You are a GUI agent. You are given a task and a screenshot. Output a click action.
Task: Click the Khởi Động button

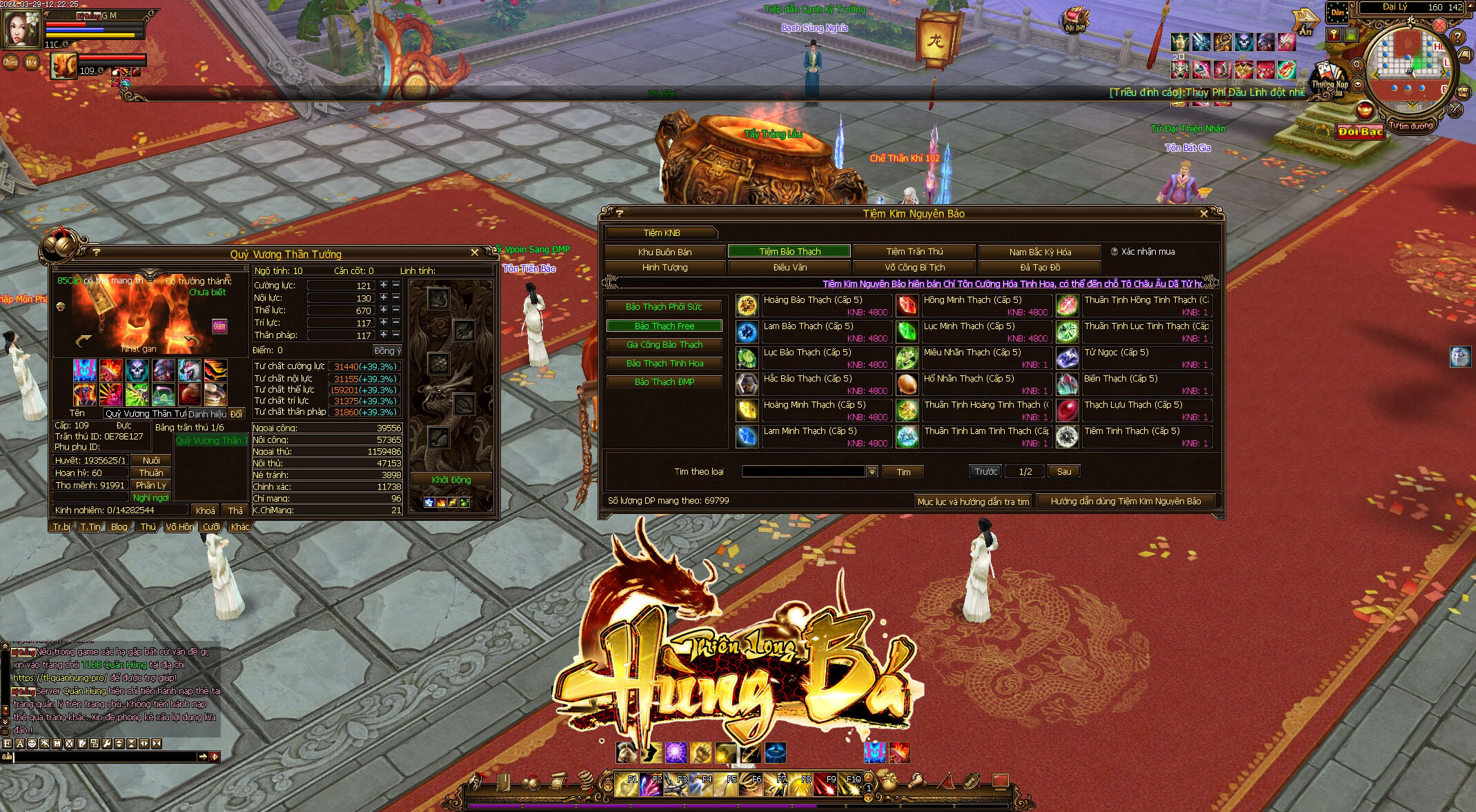coord(451,480)
